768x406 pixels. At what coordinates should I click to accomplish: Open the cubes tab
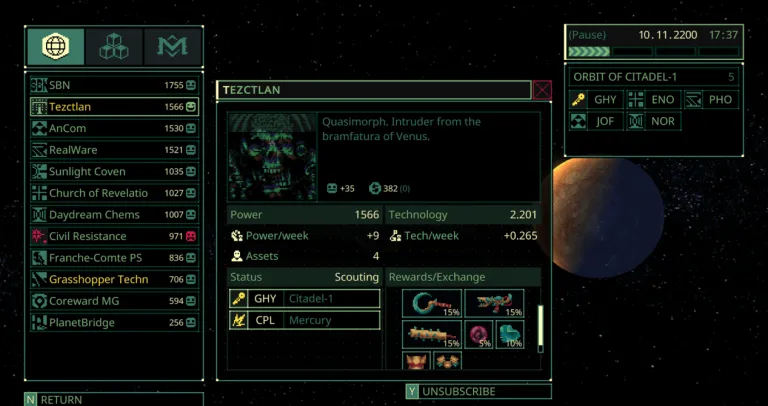tap(114, 46)
